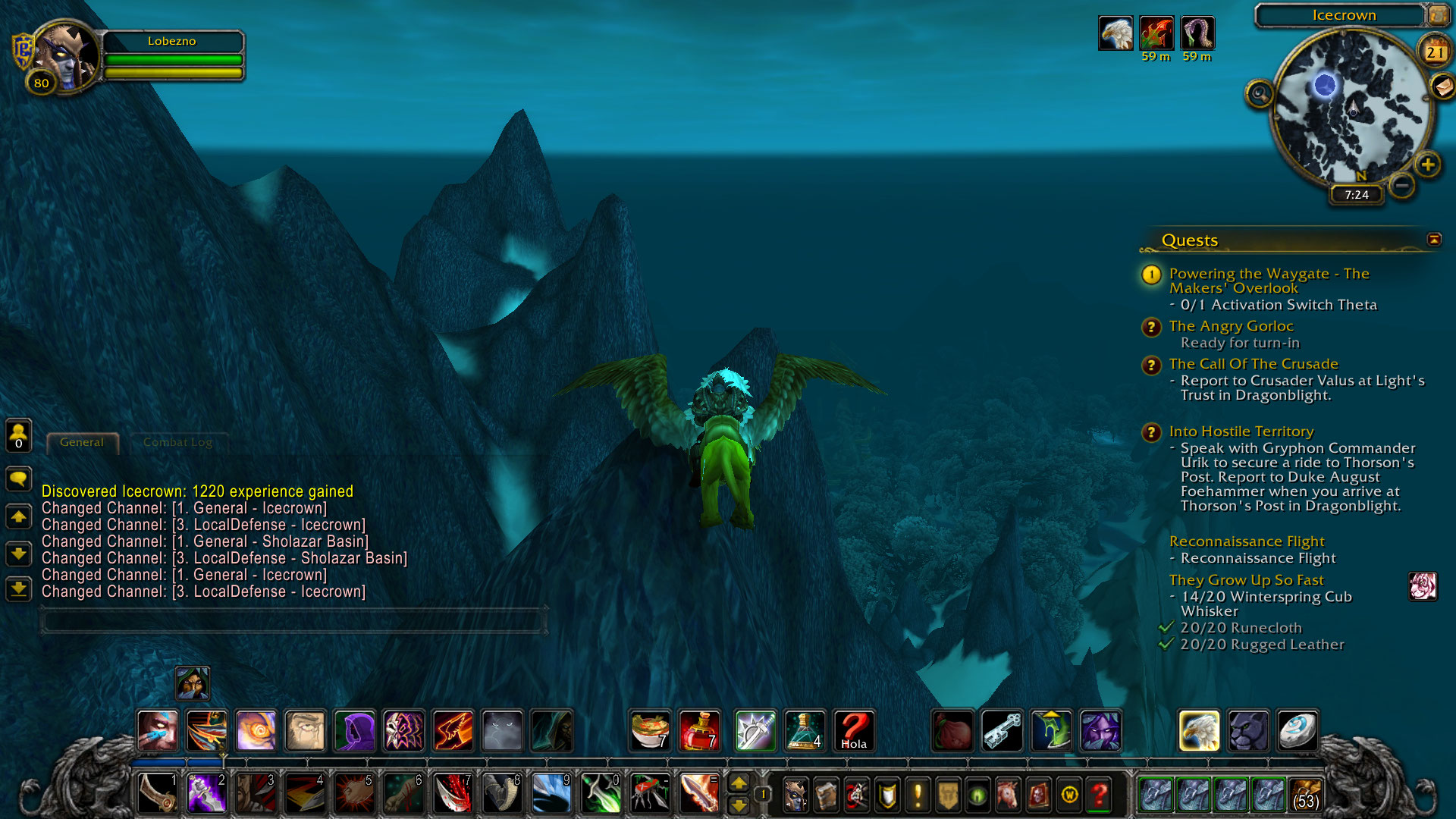
Task: Zoom out on the minimap
Action: pyautogui.click(x=1402, y=185)
